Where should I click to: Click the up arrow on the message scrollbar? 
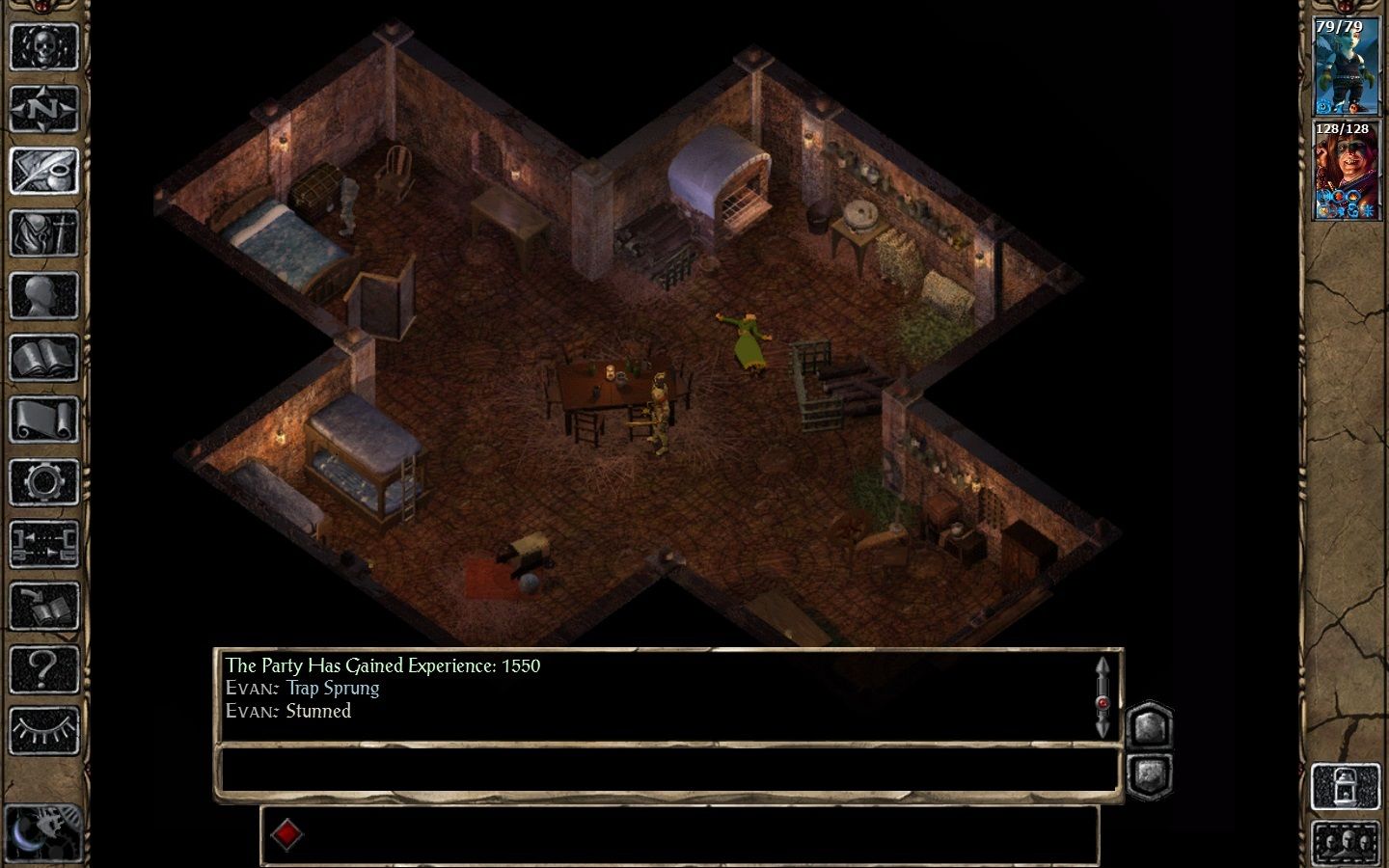pos(1103,667)
